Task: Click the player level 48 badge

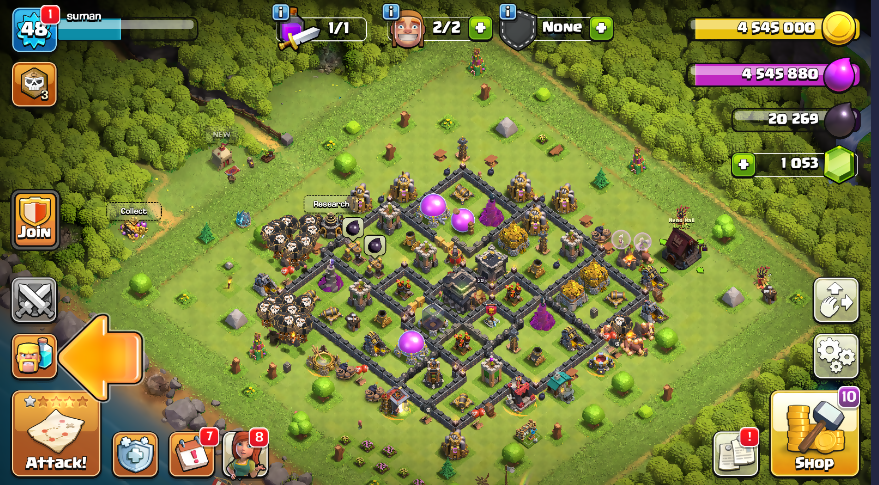Action: 33,29
